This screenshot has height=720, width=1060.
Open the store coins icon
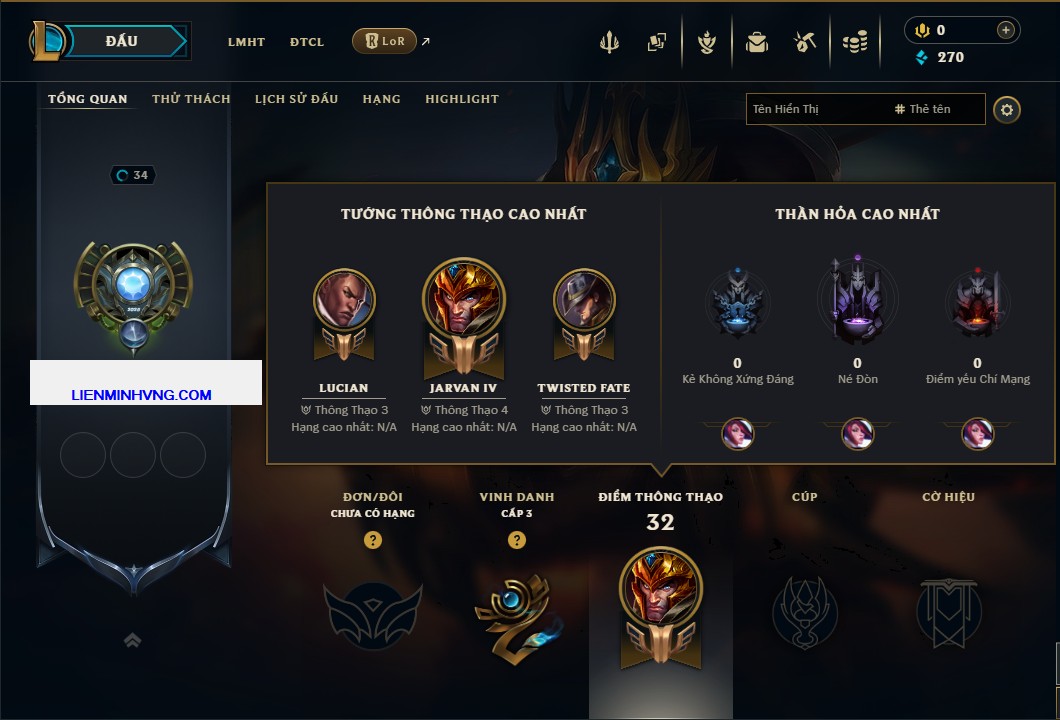pos(854,42)
